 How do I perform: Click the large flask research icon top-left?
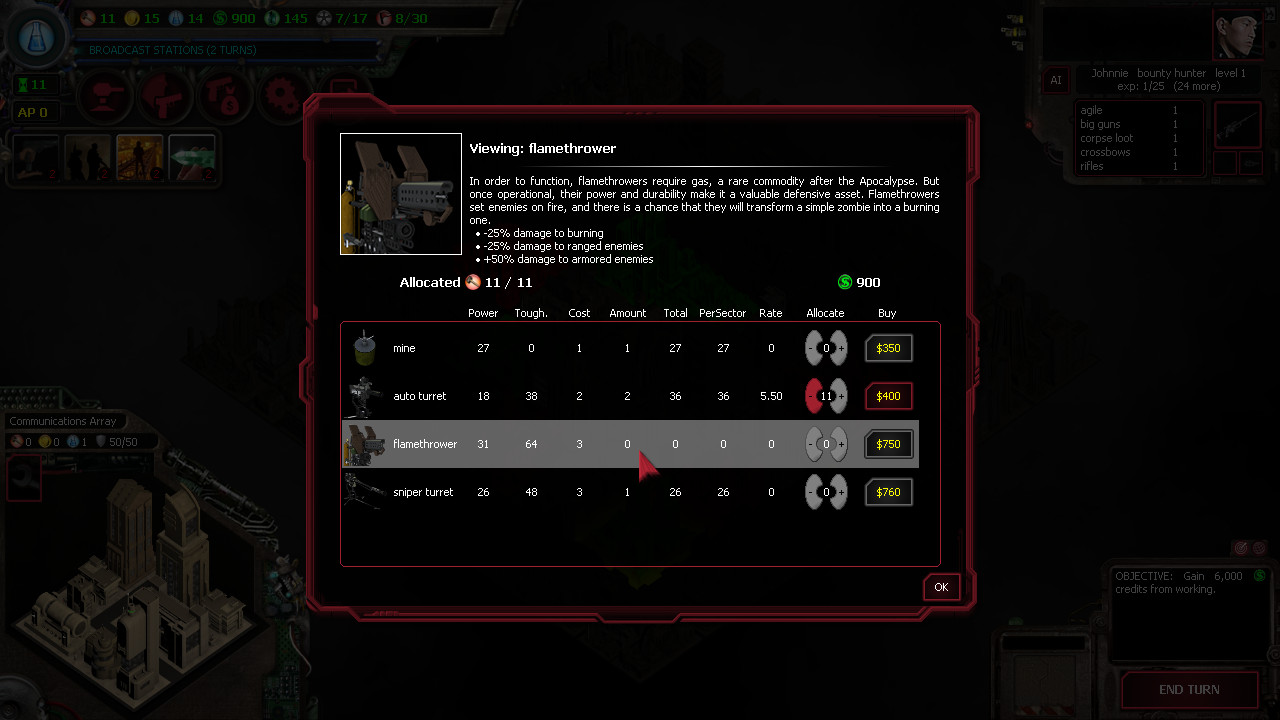[36, 37]
